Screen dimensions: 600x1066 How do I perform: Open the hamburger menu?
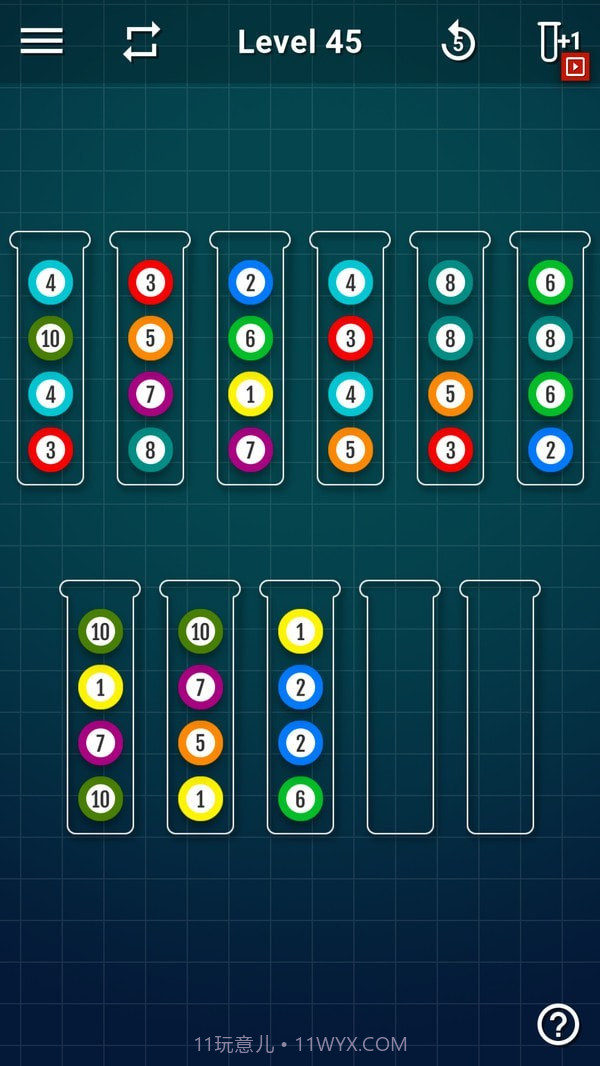pos(41,41)
